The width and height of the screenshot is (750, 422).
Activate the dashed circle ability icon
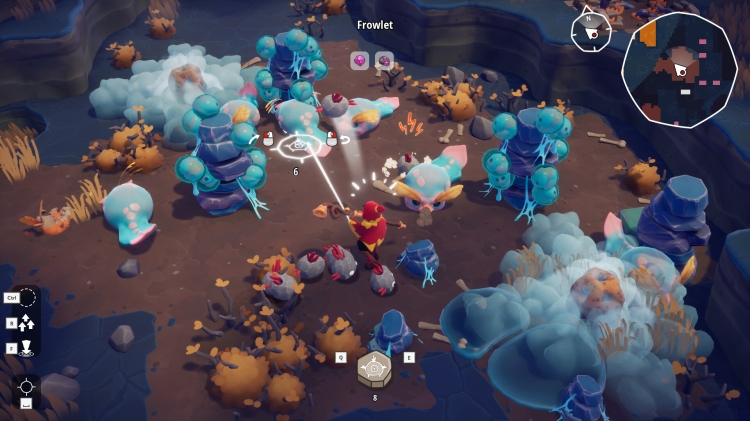coord(27,297)
